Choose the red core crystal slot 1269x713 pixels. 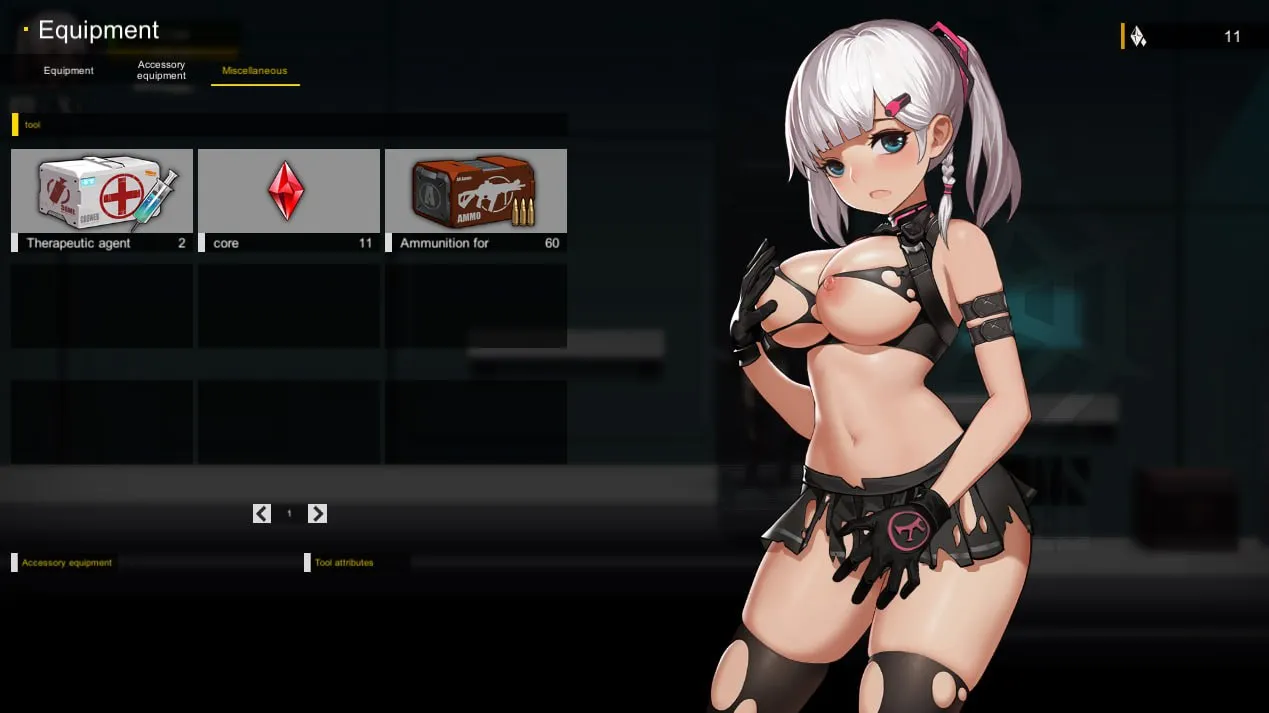point(288,198)
